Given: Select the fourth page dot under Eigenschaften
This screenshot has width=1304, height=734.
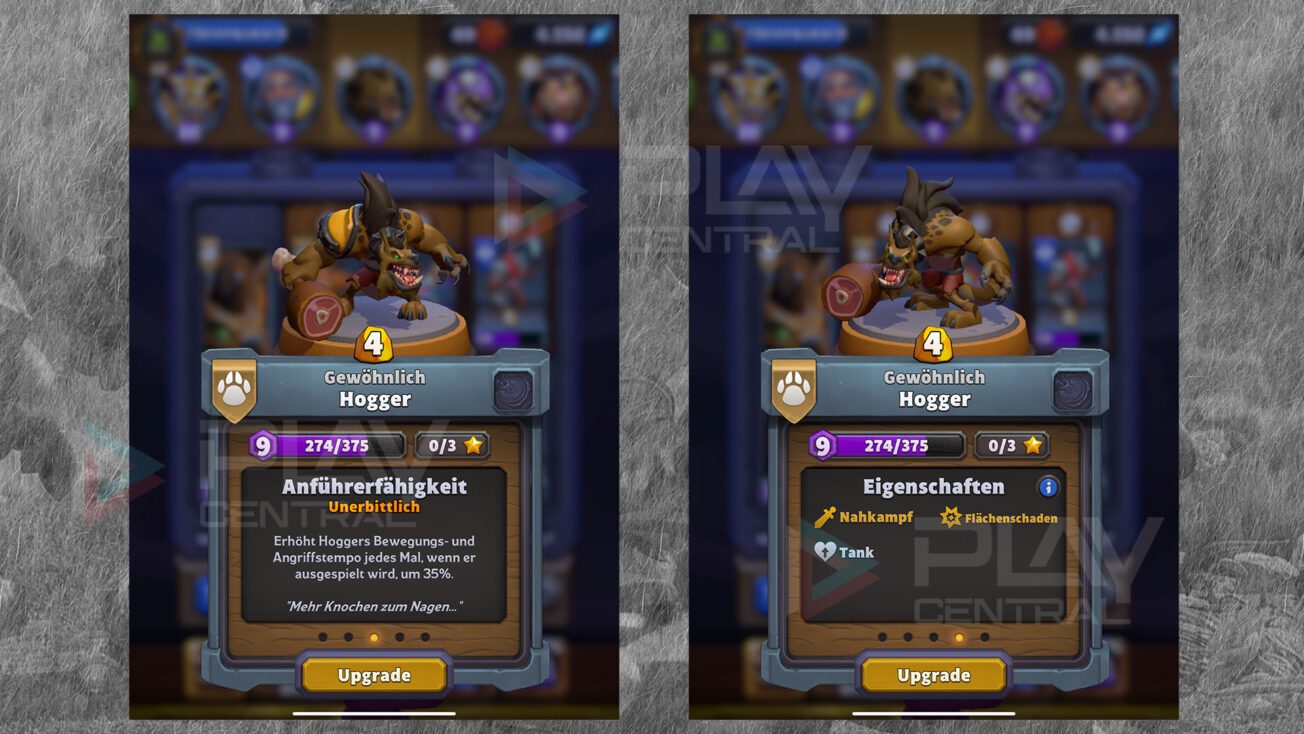Looking at the screenshot, I should pos(959,637).
